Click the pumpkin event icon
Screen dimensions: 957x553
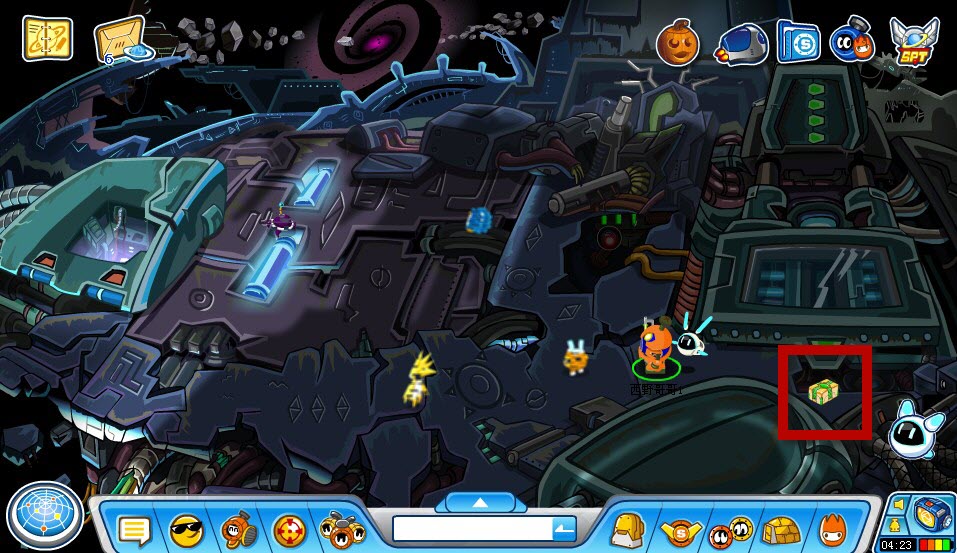click(675, 41)
